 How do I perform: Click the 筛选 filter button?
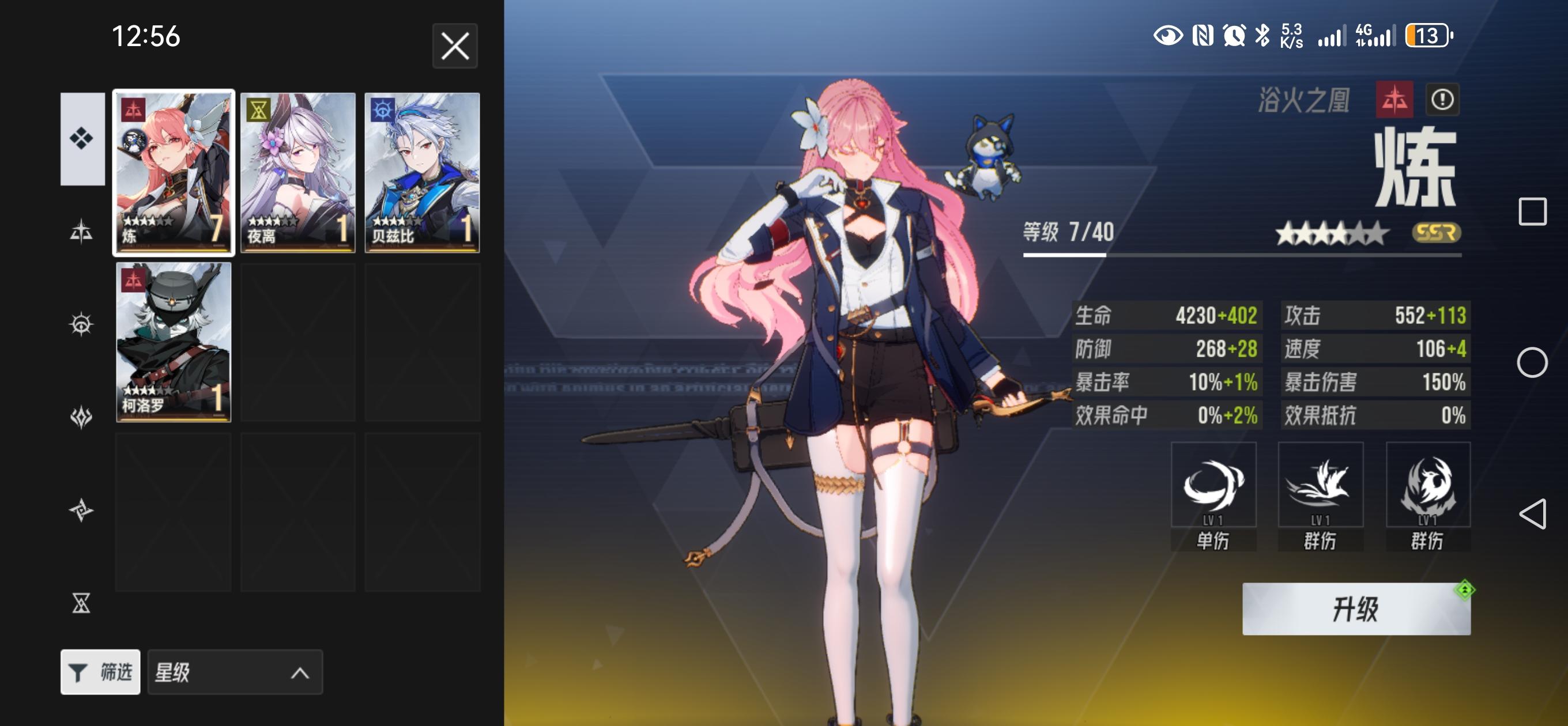coord(101,672)
